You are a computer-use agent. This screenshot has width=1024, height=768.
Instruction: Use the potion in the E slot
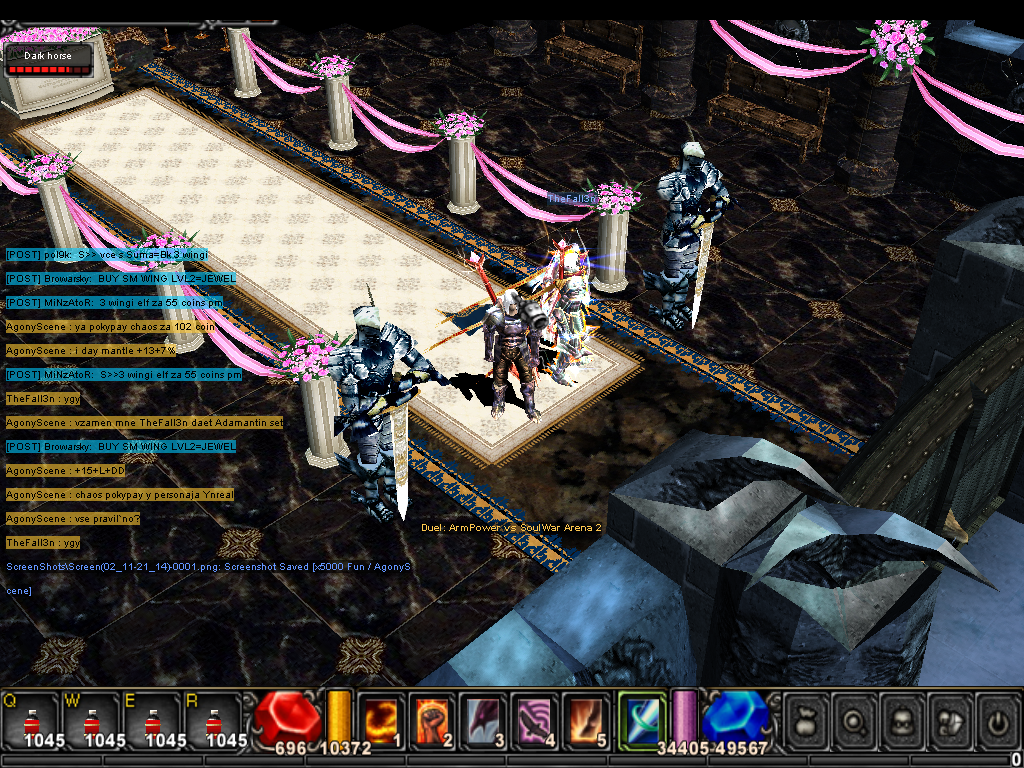click(x=152, y=720)
